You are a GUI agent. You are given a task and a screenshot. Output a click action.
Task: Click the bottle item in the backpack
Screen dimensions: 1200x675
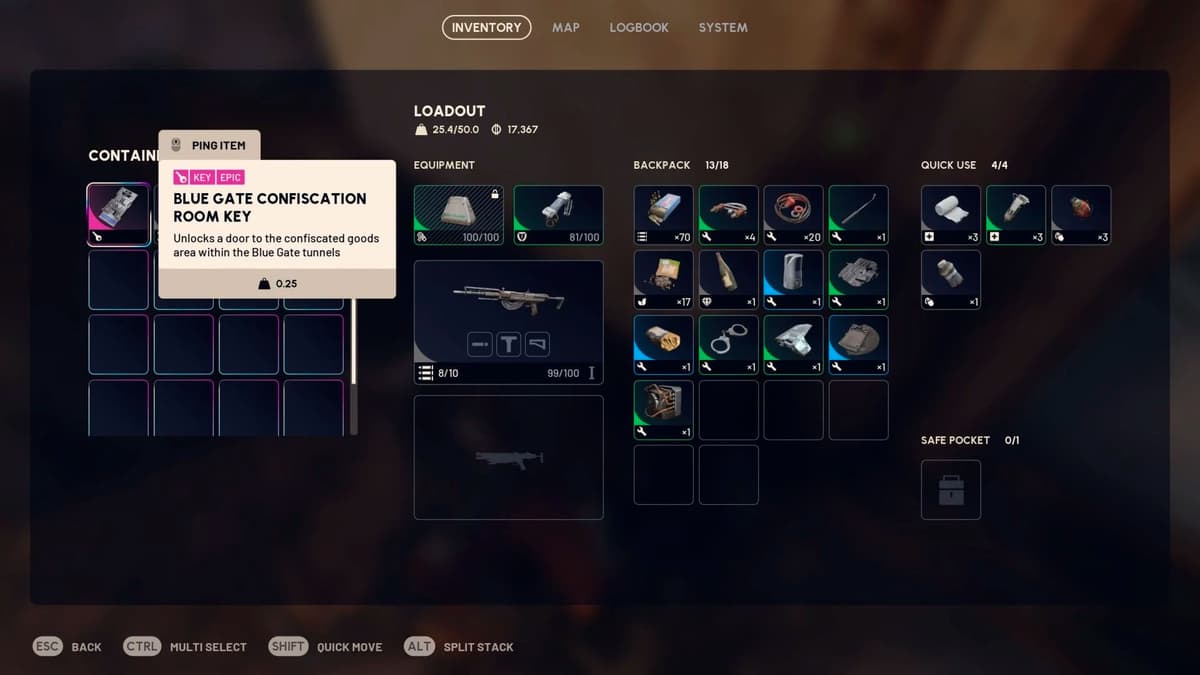tap(728, 279)
